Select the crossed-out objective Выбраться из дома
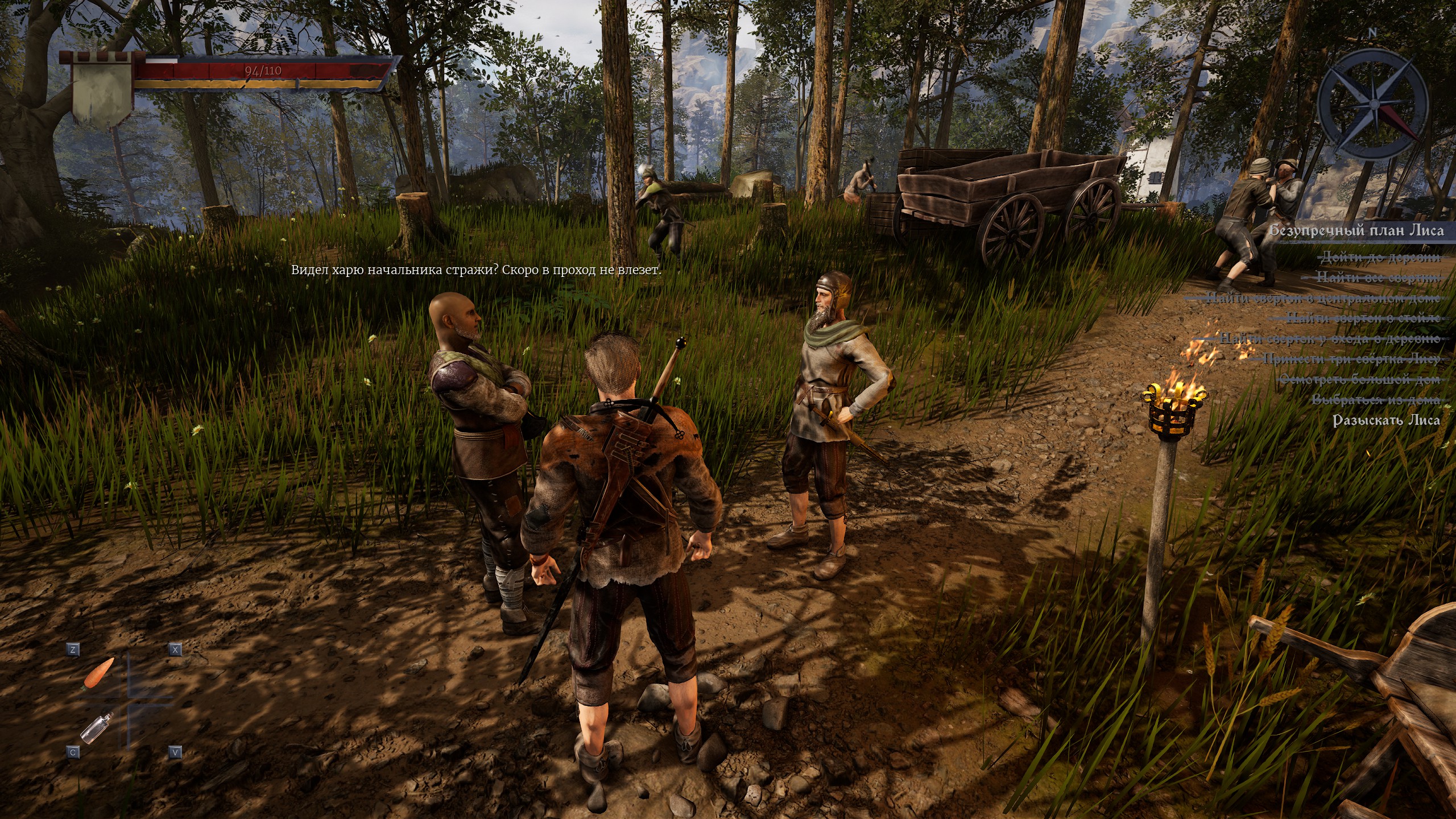Screen dimensions: 1456x819 [1376, 400]
